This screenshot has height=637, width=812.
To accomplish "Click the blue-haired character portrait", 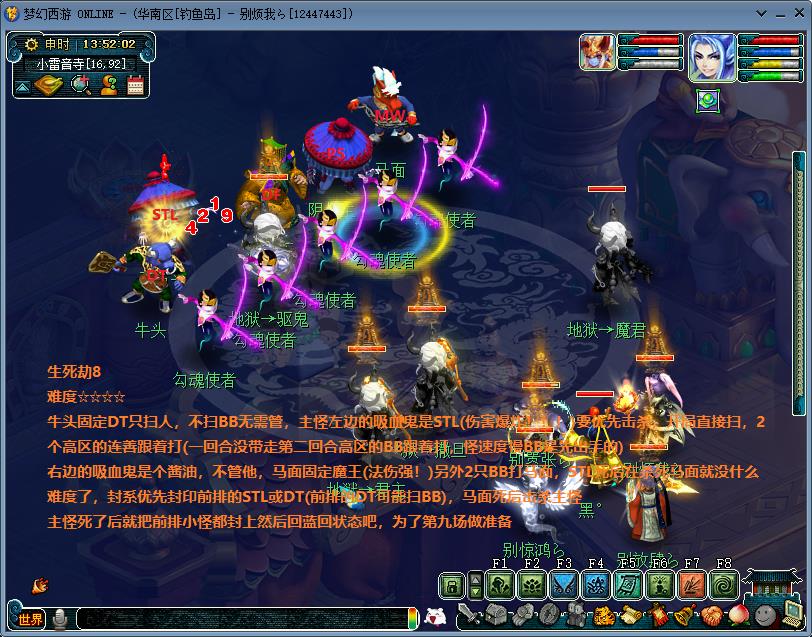I will 711,57.
